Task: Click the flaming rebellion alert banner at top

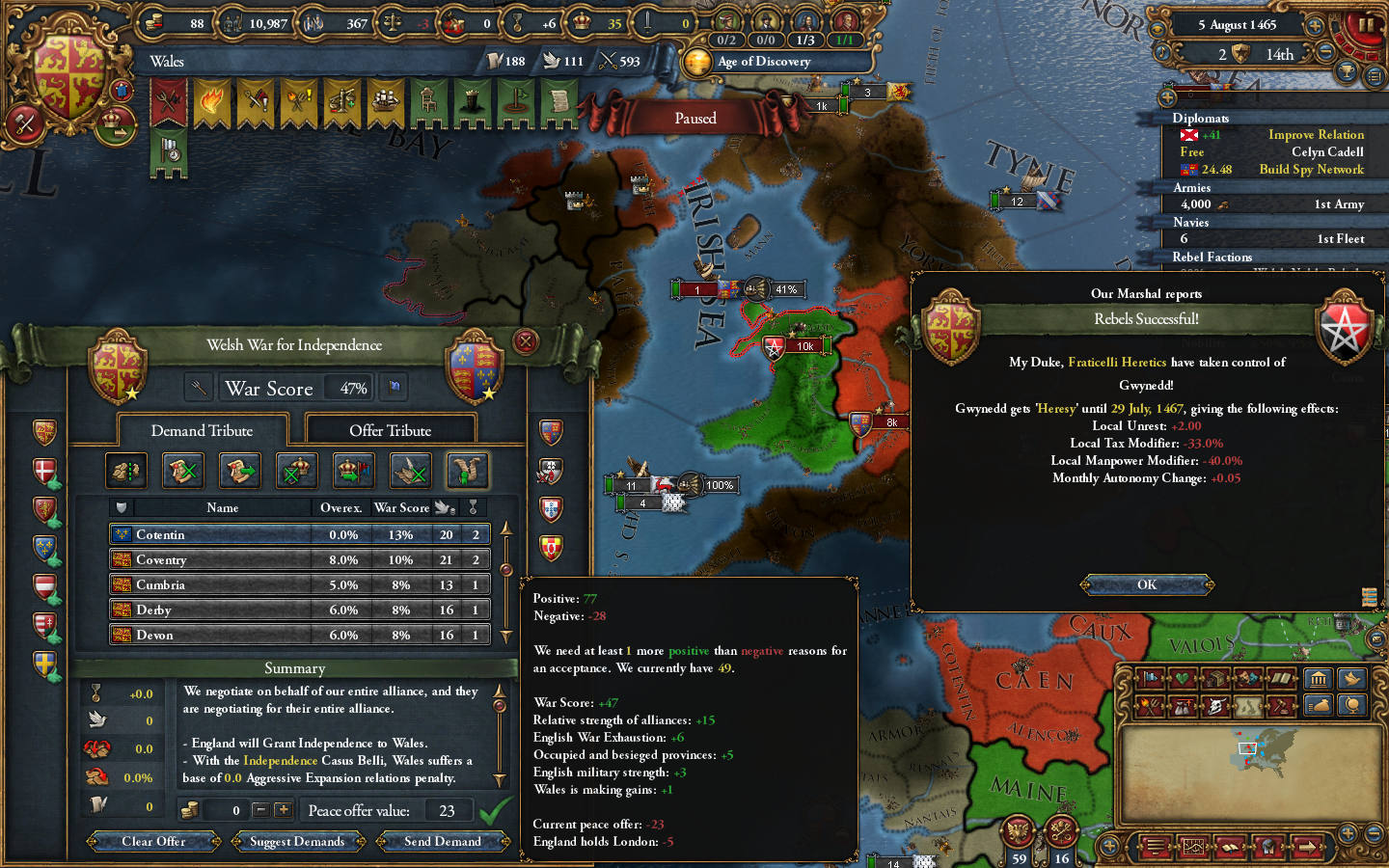Action: [x=212, y=100]
